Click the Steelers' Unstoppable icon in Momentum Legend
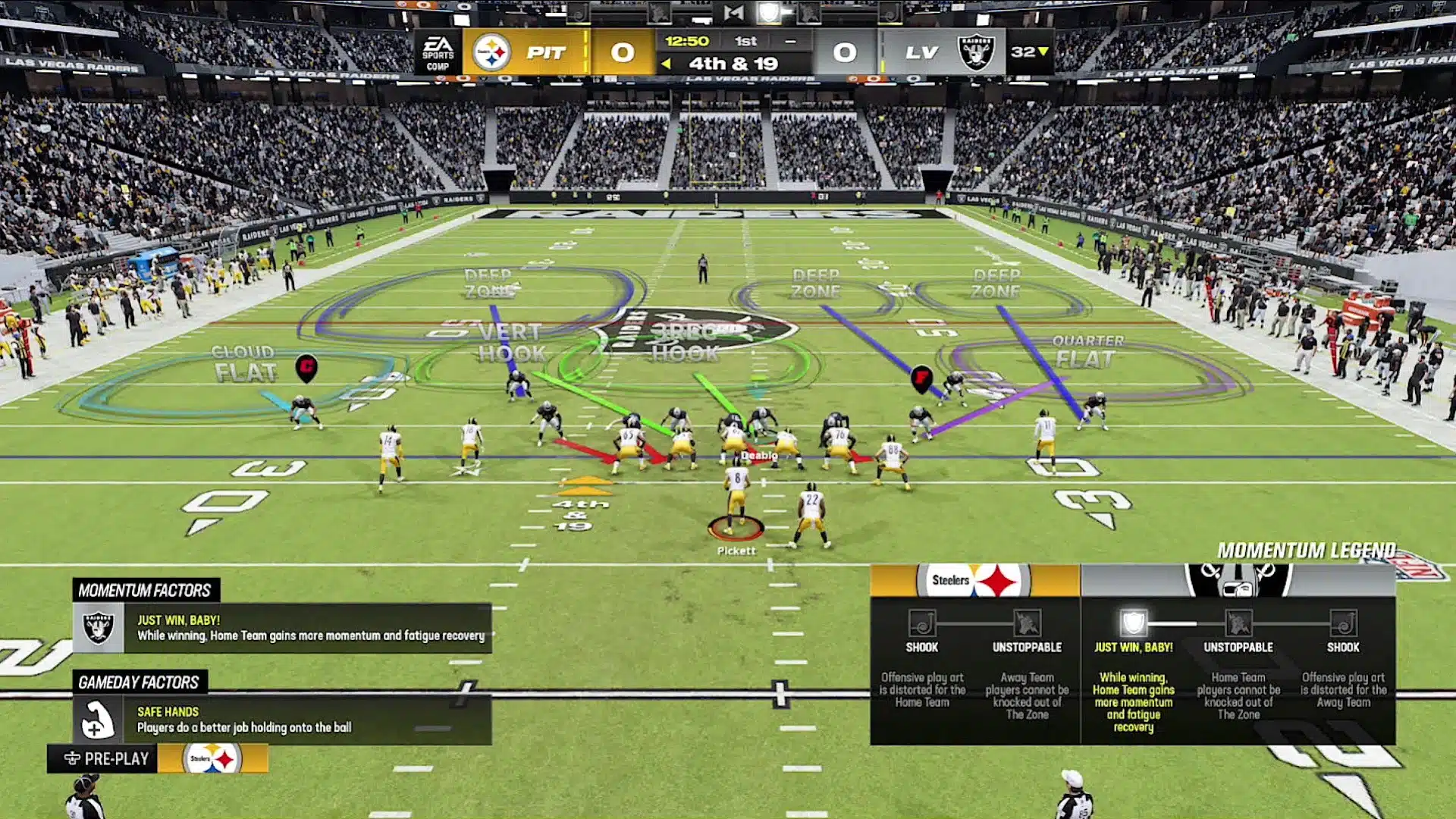Screen dimensions: 1456x819 point(1027,623)
